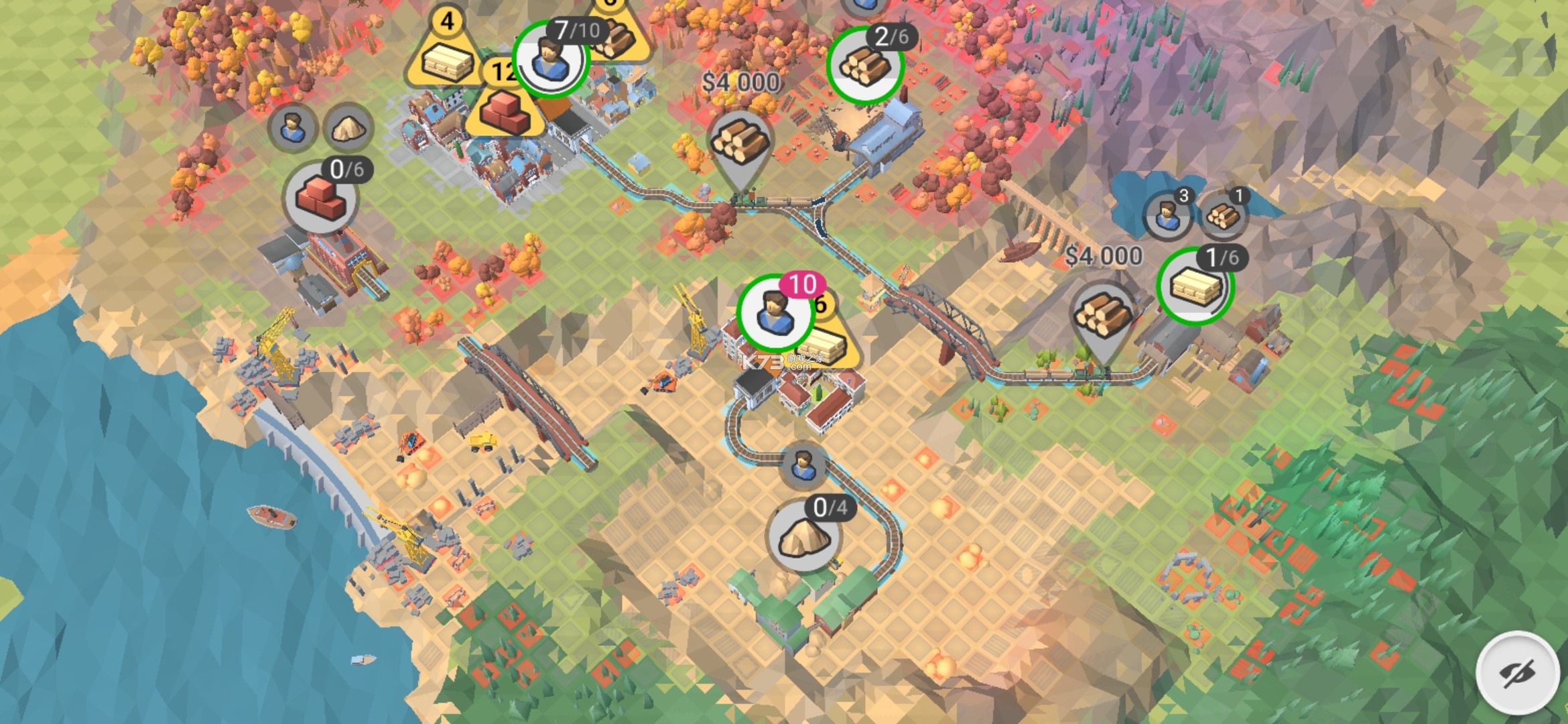This screenshot has height=724, width=1568.
Task: Select the passenger station marker showing 7/10
Action: tap(551, 60)
